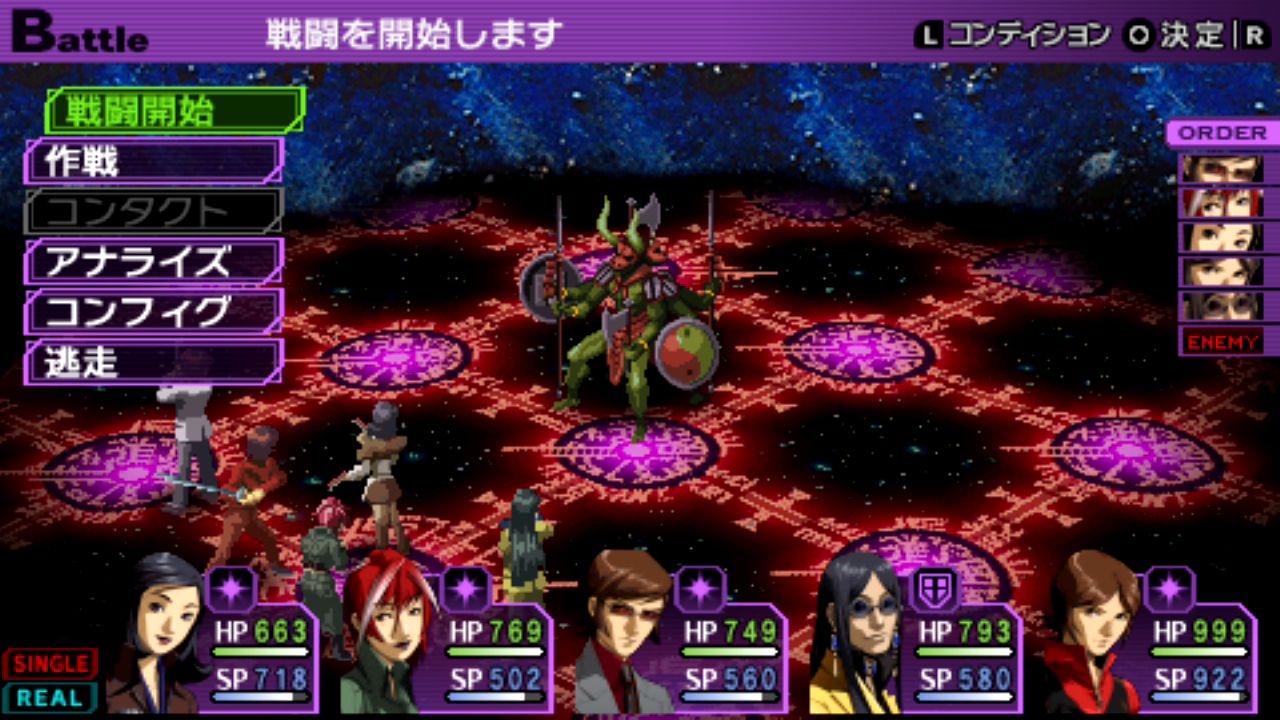Choose the red-jacket party member with HP 999

[1092, 635]
